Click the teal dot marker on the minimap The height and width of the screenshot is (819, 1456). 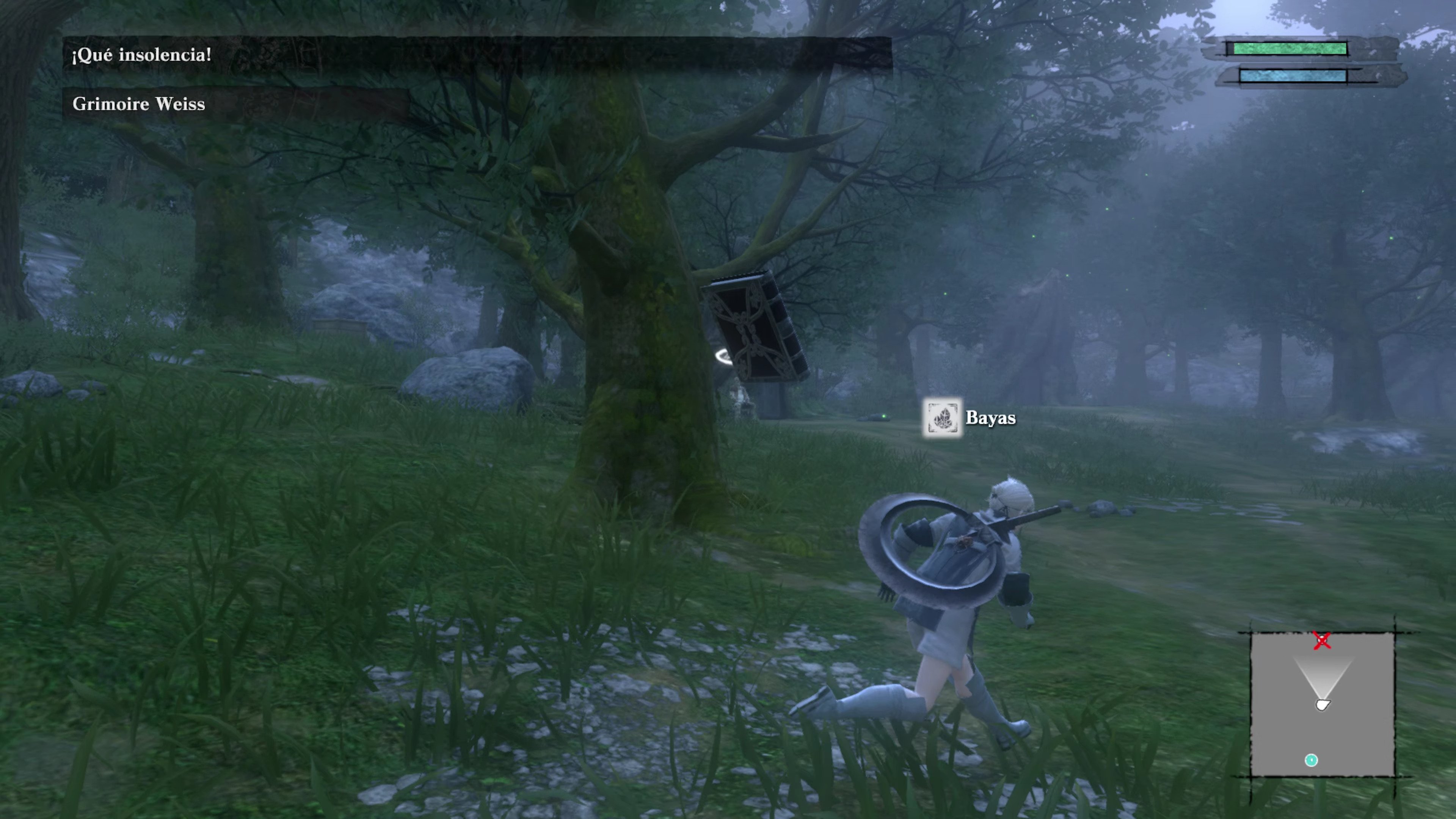point(1311,761)
